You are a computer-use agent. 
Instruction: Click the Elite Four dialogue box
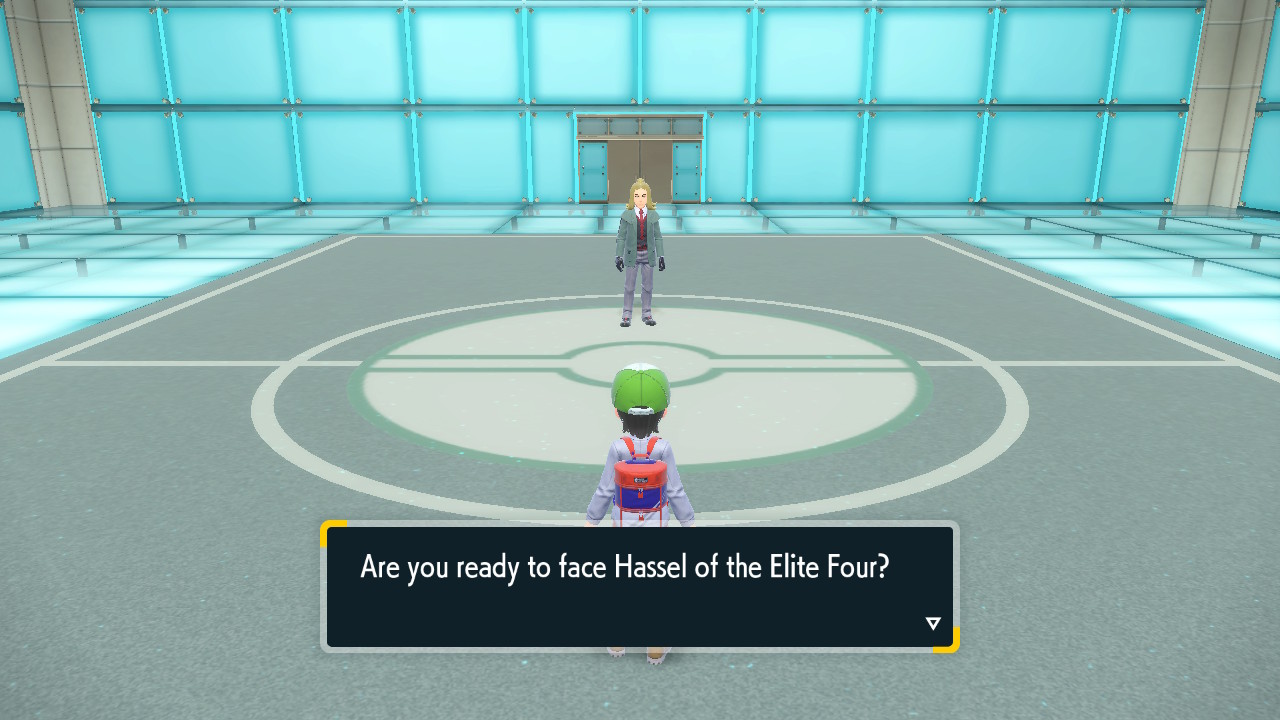point(639,587)
